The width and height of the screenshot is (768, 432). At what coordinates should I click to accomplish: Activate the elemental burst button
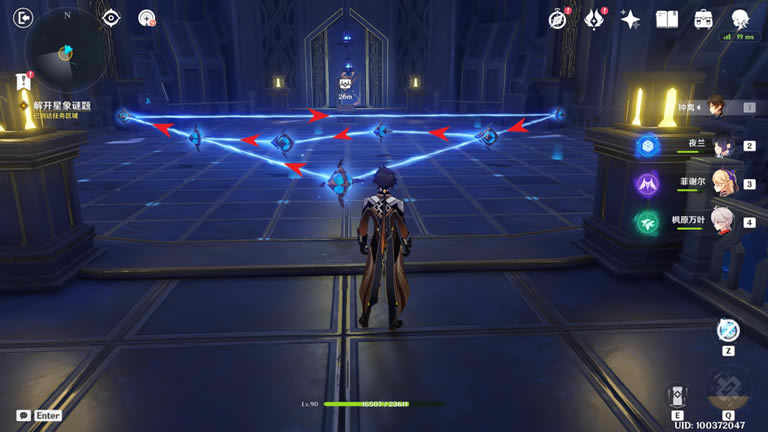(728, 389)
